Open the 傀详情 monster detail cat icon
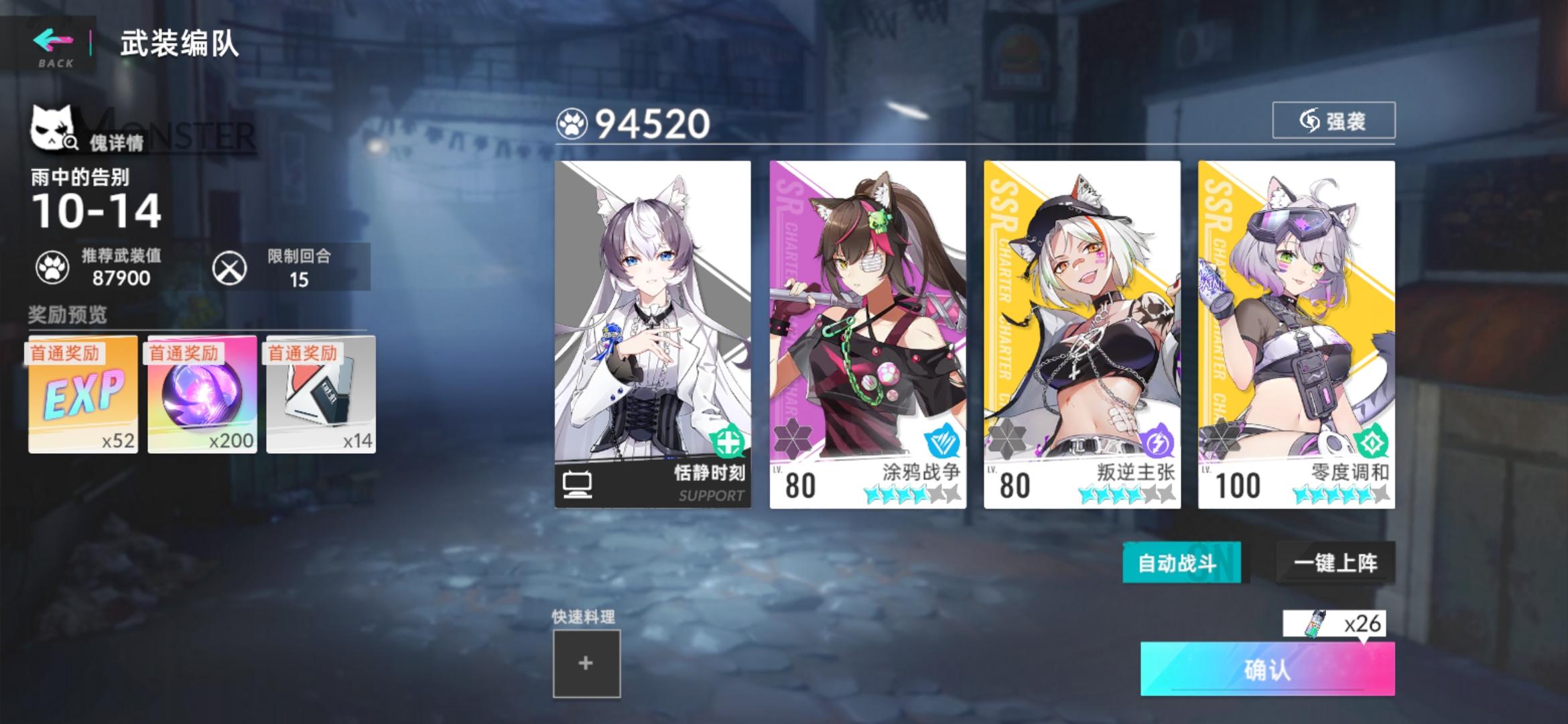The width and height of the screenshot is (1568, 724). 57,127
